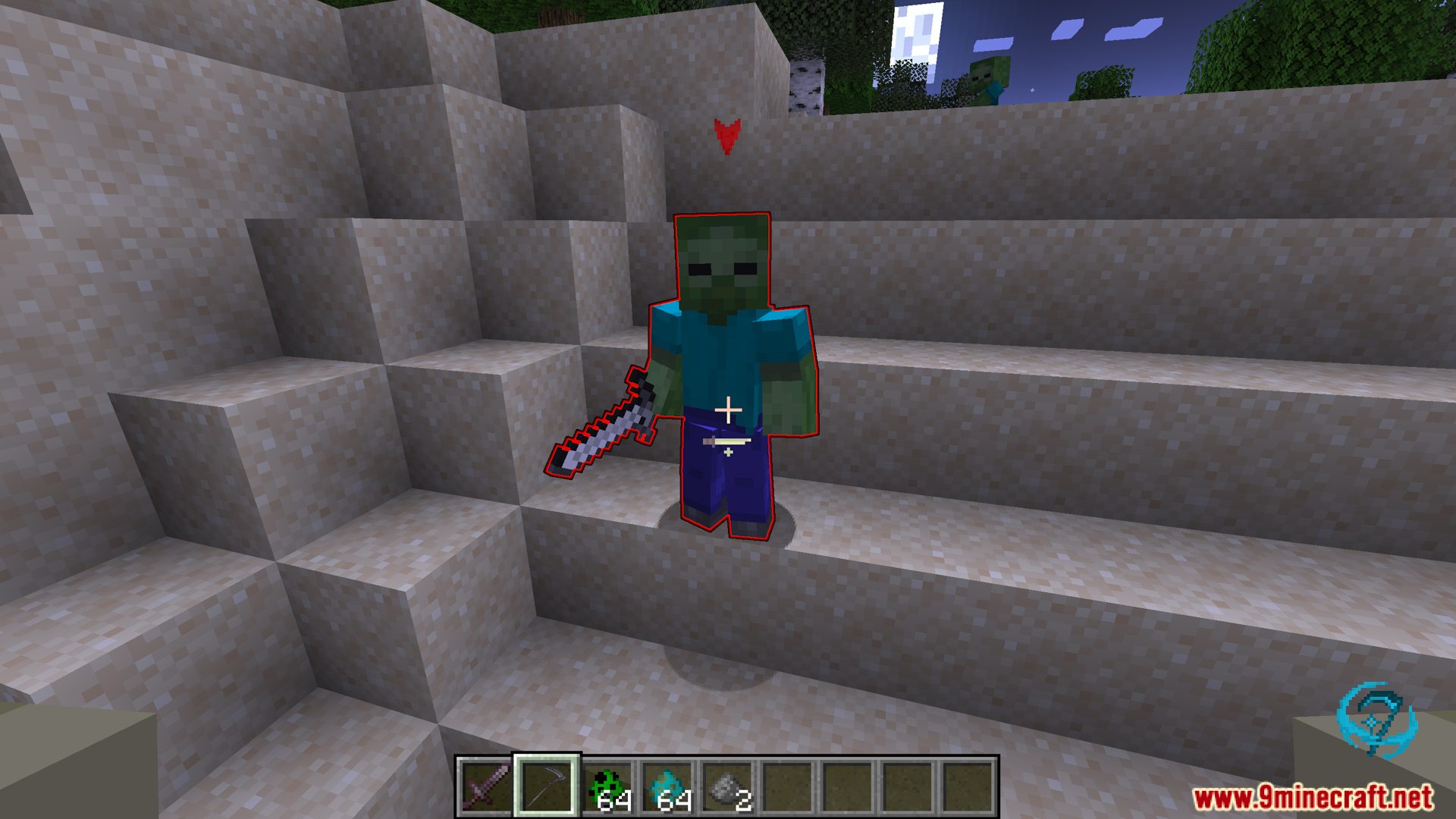Select the gravel stack of 2
Viewport: 1456px width, 819px height.
(726, 786)
